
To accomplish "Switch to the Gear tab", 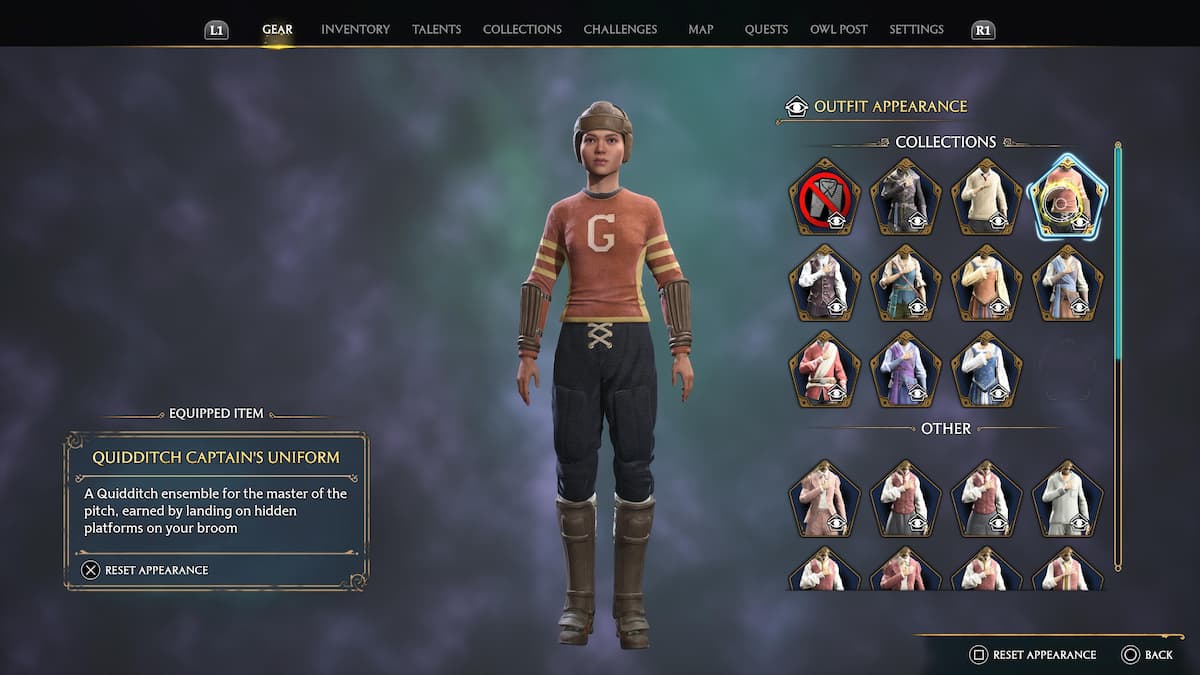I will click(x=277, y=30).
